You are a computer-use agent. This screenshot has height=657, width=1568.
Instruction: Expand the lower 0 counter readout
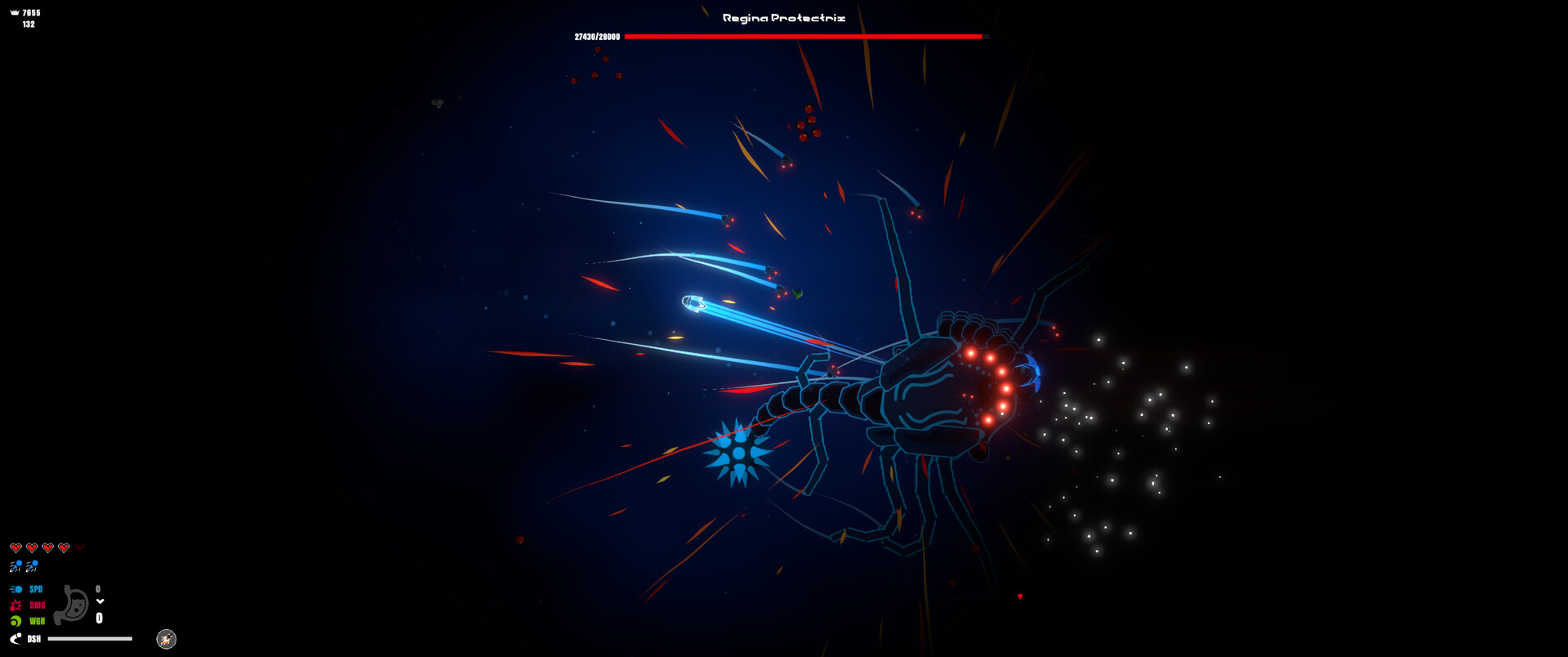[x=99, y=617]
